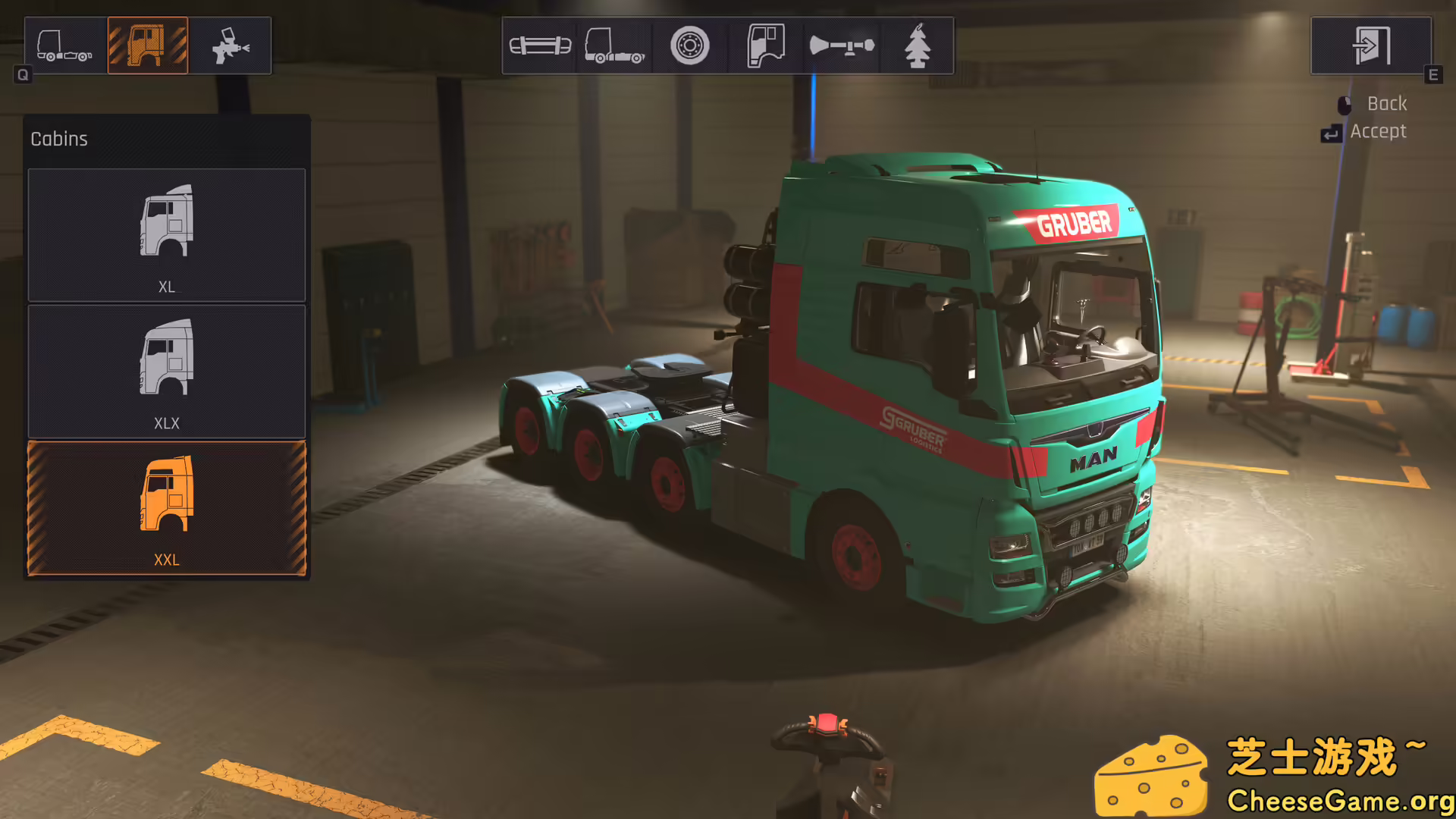This screenshot has height=819, width=1456.
Task: Click Accept to confirm the cabin
Action: pyautogui.click(x=1378, y=130)
